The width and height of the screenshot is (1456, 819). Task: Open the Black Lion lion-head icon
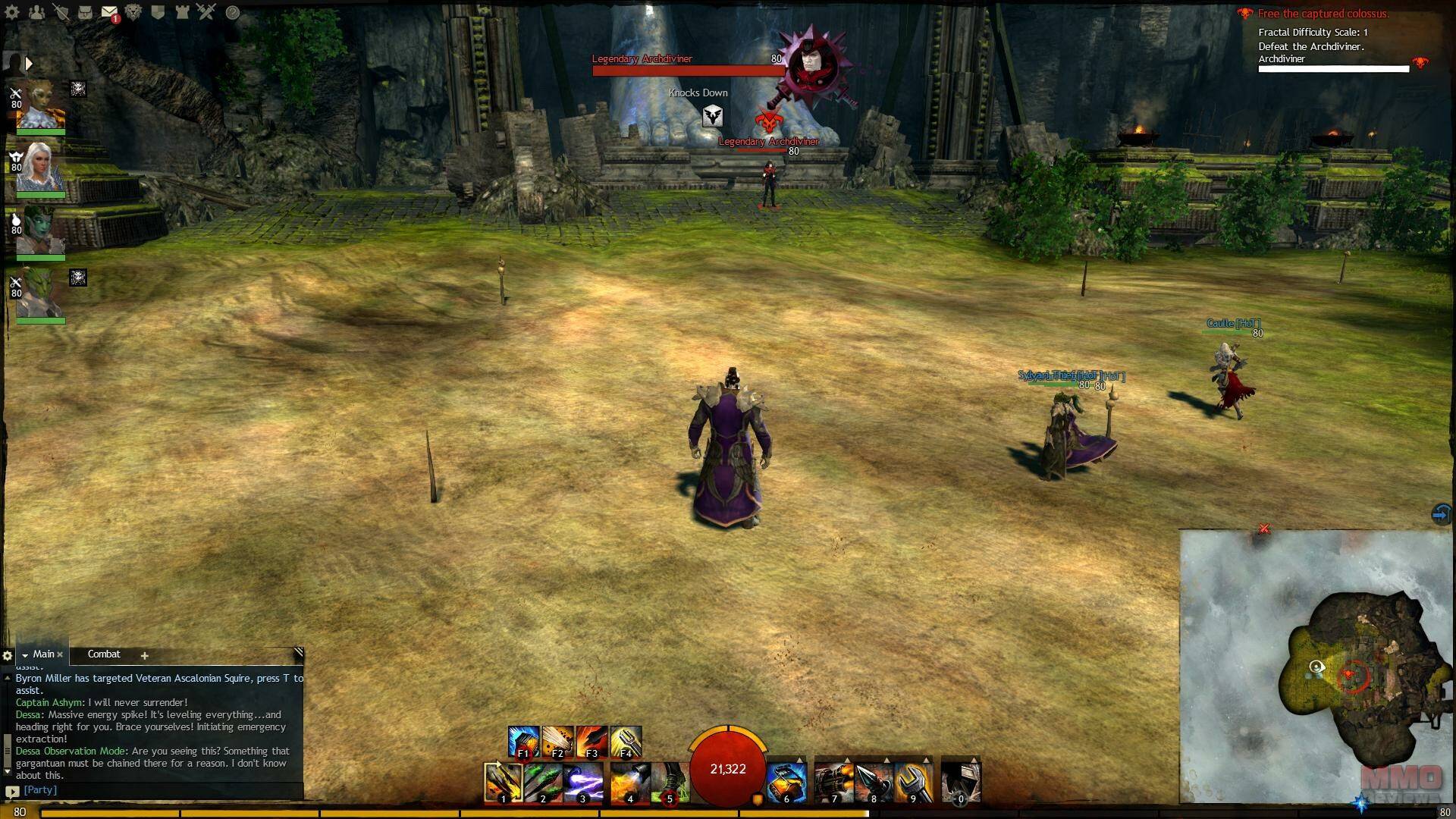(133, 12)
